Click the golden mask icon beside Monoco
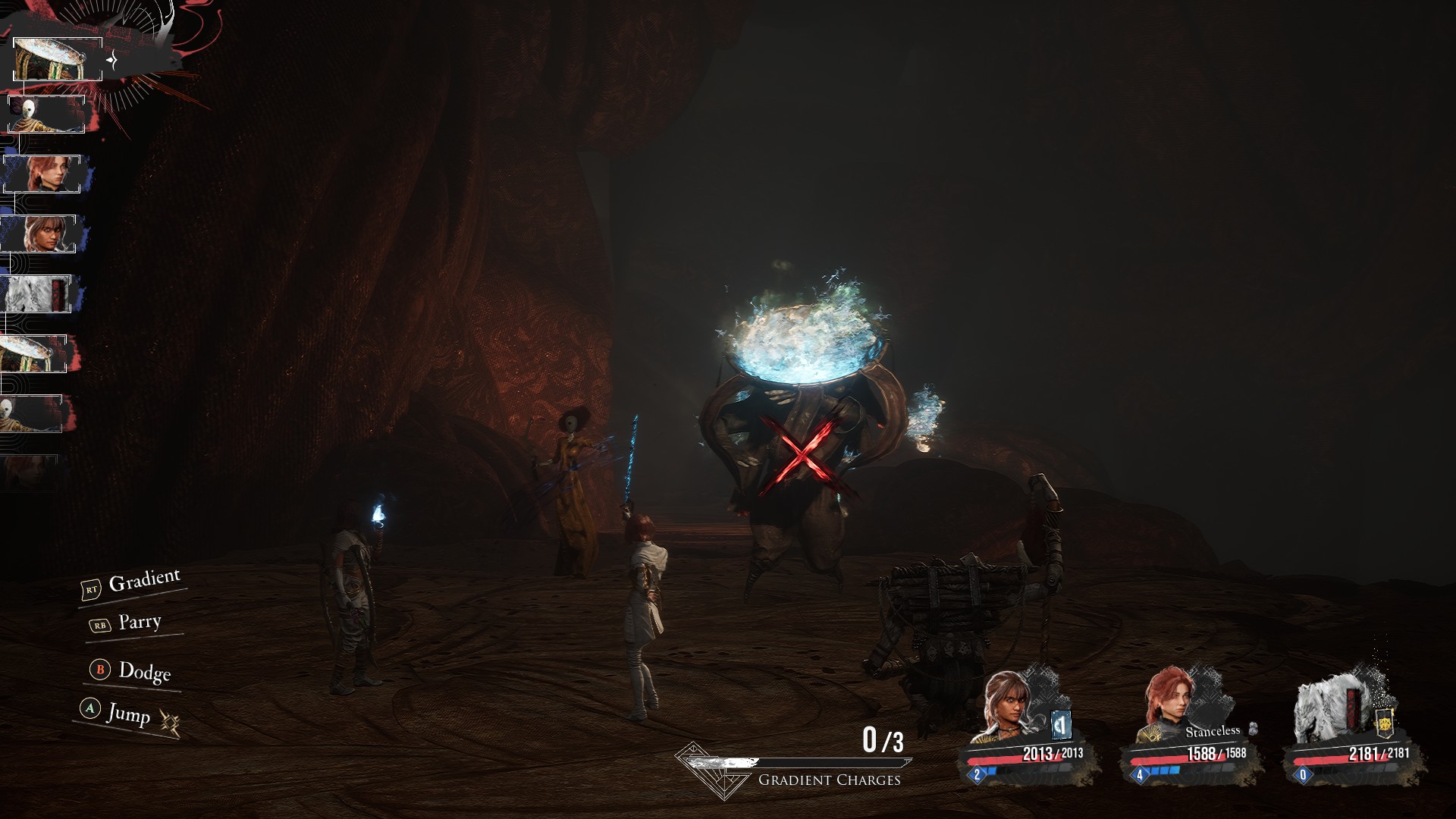 point(1384,725)
